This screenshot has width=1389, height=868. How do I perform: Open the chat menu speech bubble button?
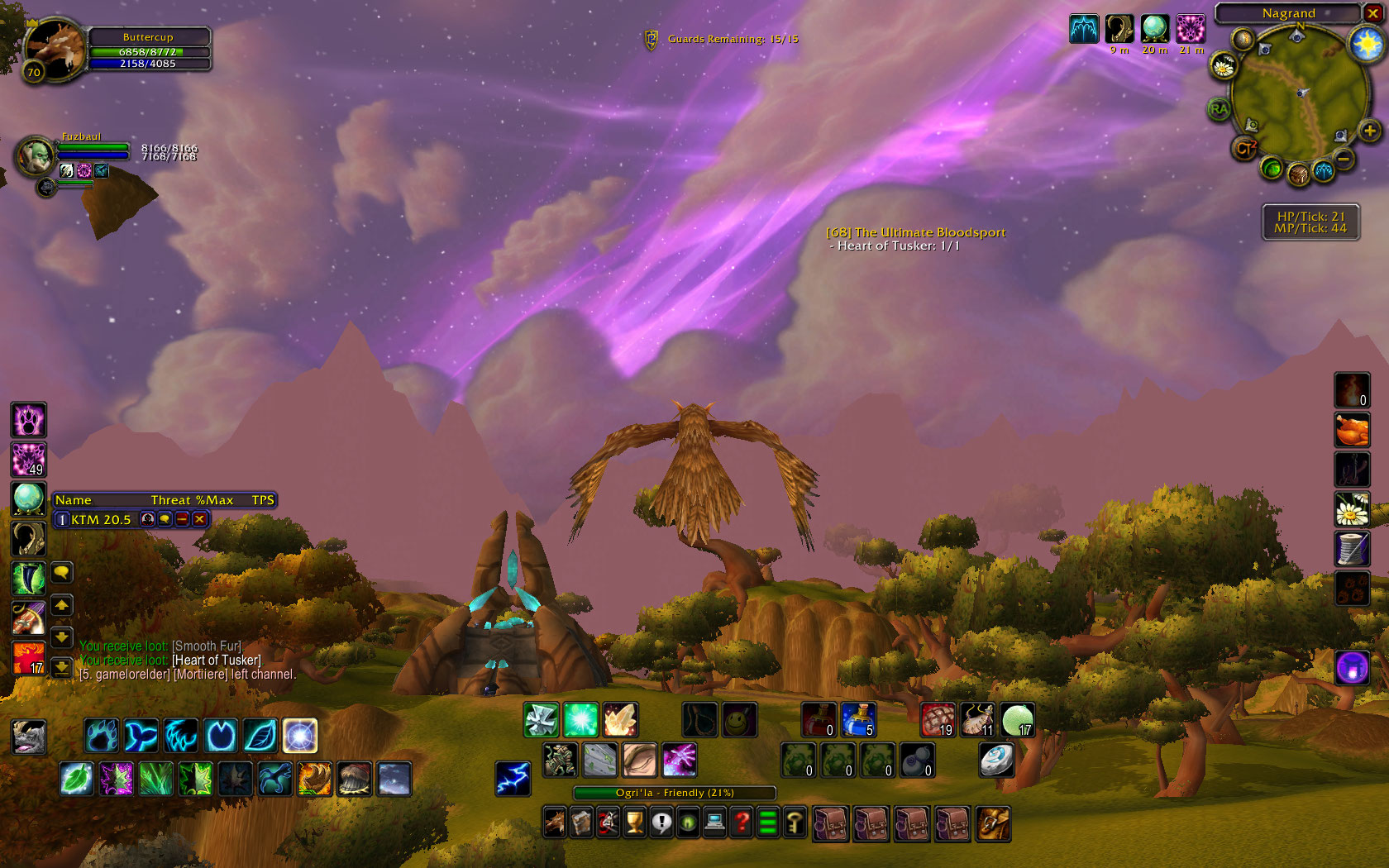pos(61,572)
